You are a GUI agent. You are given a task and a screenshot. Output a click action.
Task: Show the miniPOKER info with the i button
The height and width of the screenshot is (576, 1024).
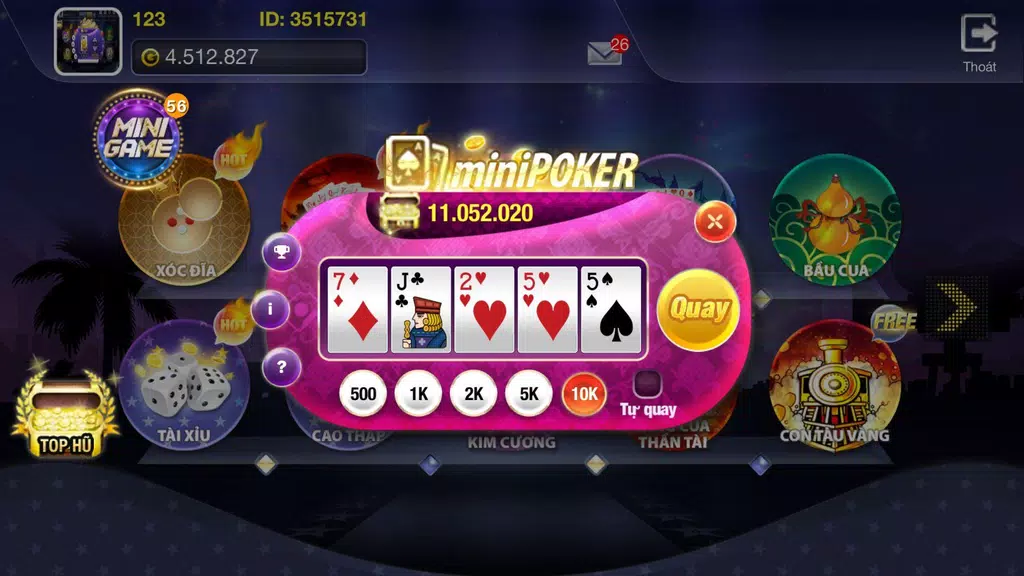(270, 309)
